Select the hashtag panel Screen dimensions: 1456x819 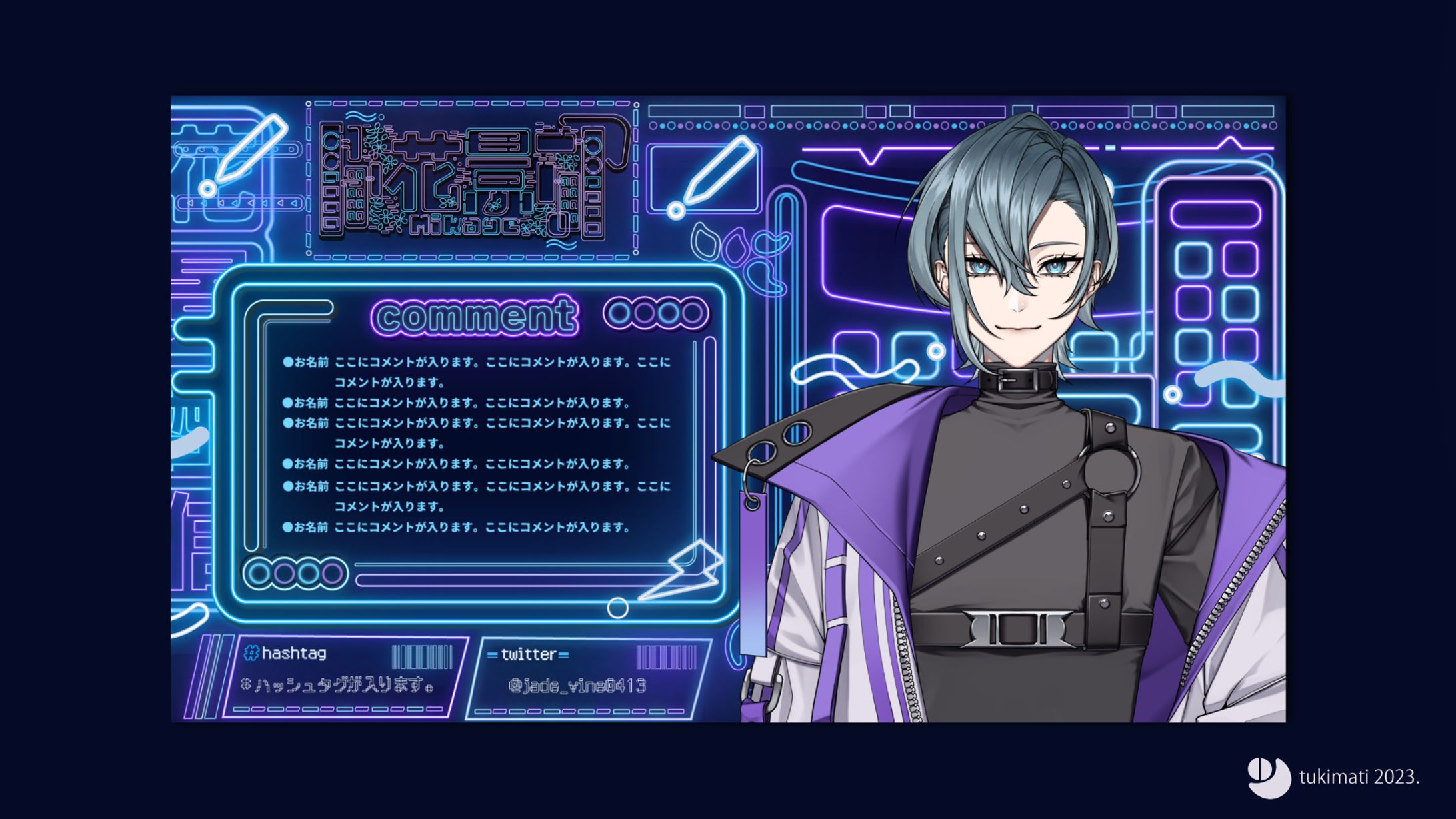[343, 676]
